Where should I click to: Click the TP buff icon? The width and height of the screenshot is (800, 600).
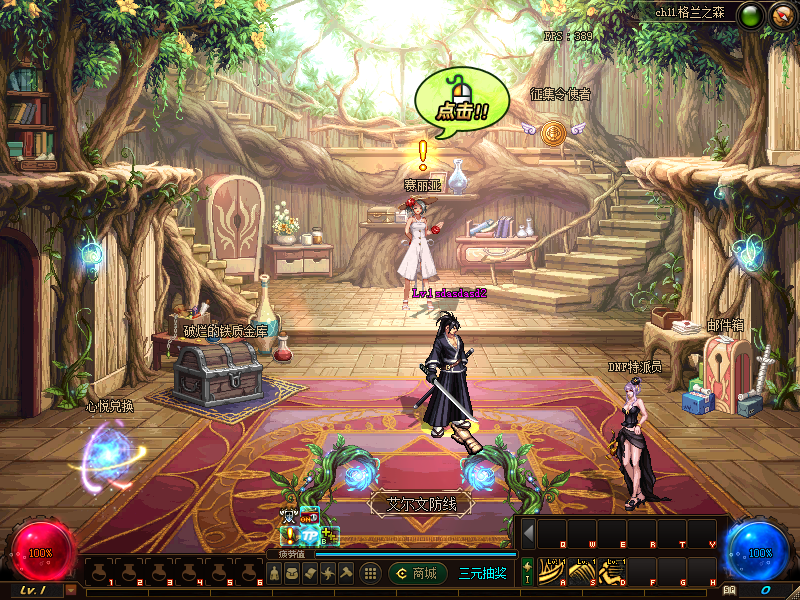click(x=310, y=536)
